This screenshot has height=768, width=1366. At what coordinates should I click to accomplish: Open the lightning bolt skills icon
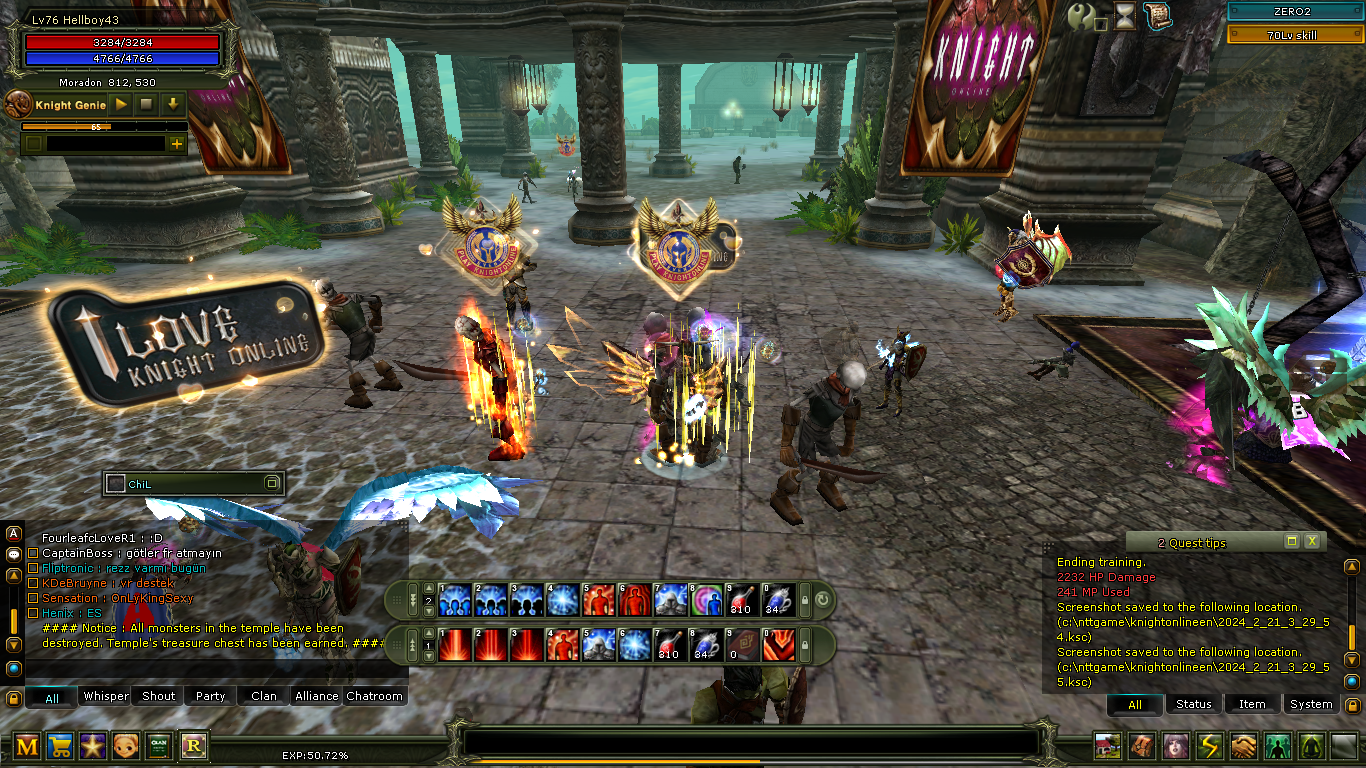coord(1210,746)
